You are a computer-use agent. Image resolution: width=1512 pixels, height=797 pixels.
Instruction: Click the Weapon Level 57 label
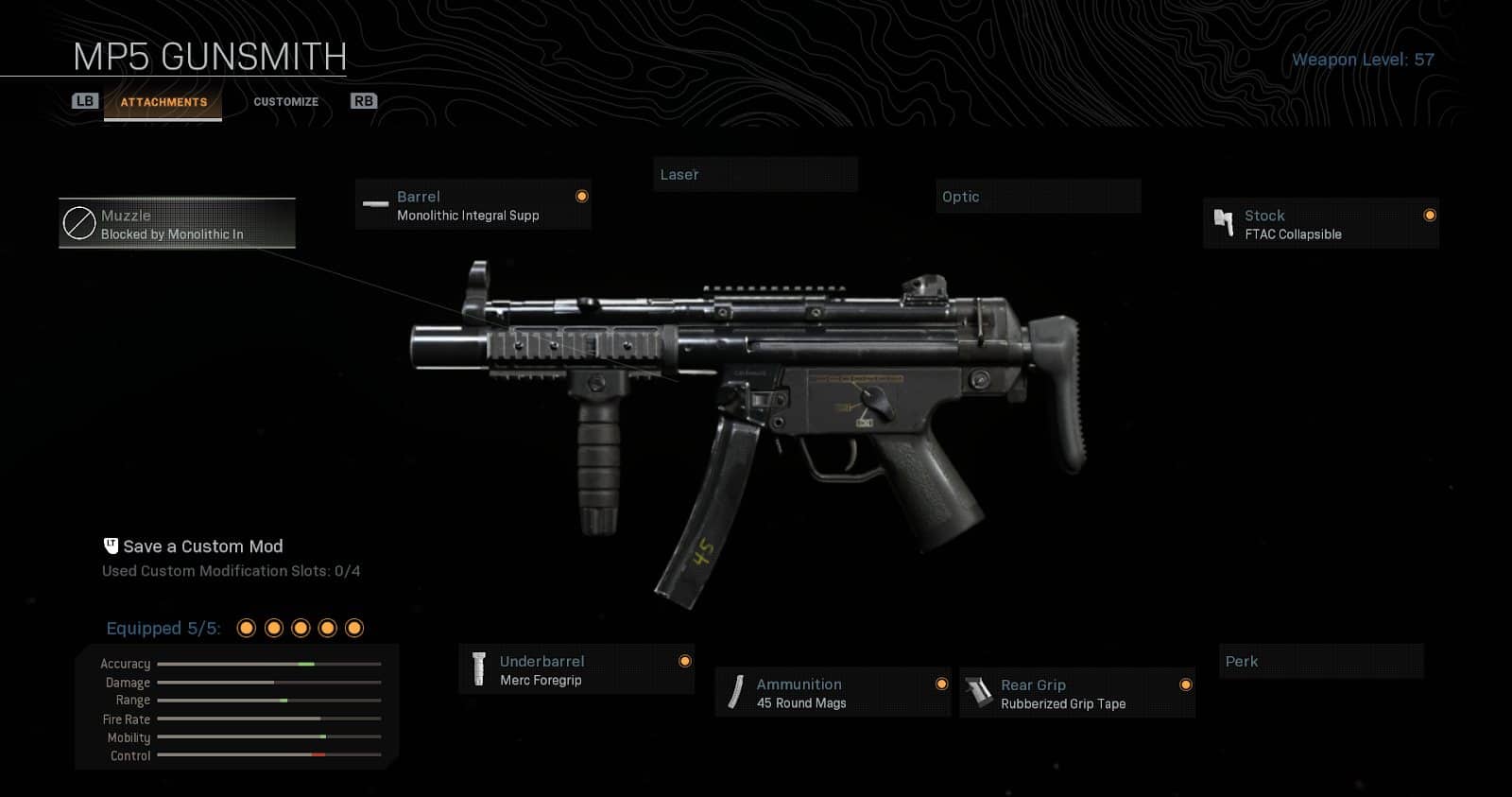(1366, 59)
